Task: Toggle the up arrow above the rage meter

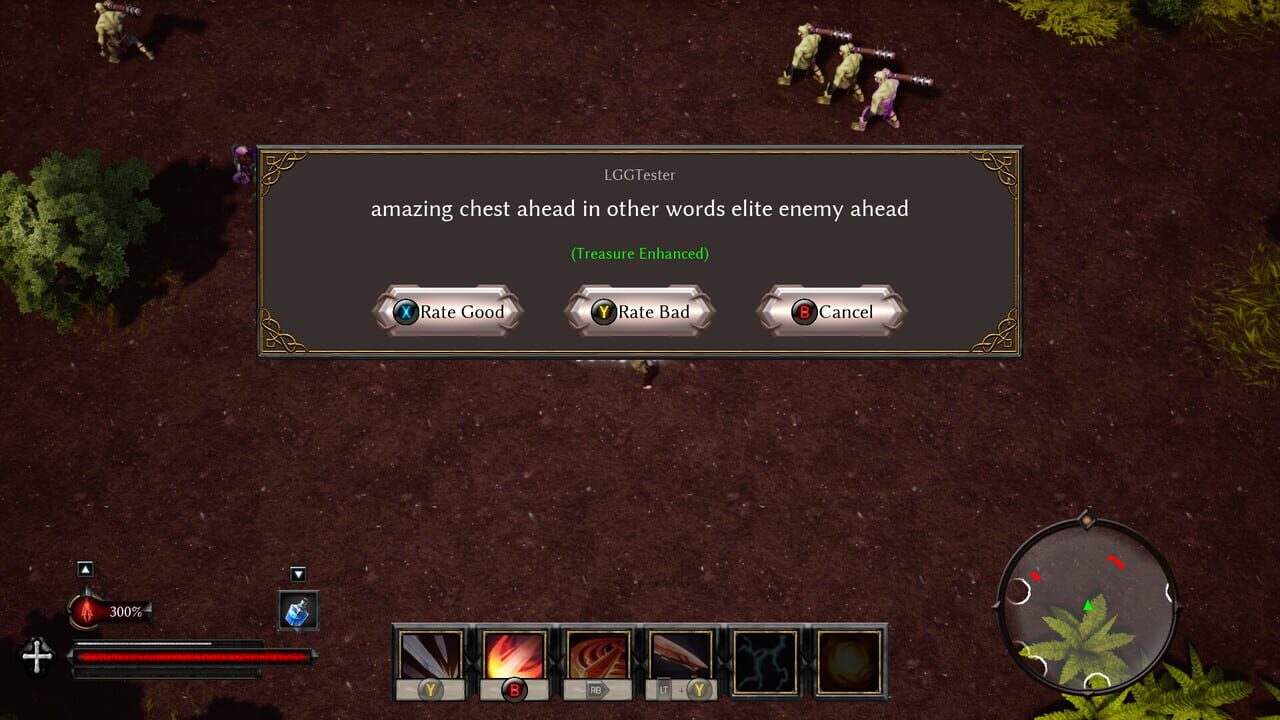Action: [85, 570]
